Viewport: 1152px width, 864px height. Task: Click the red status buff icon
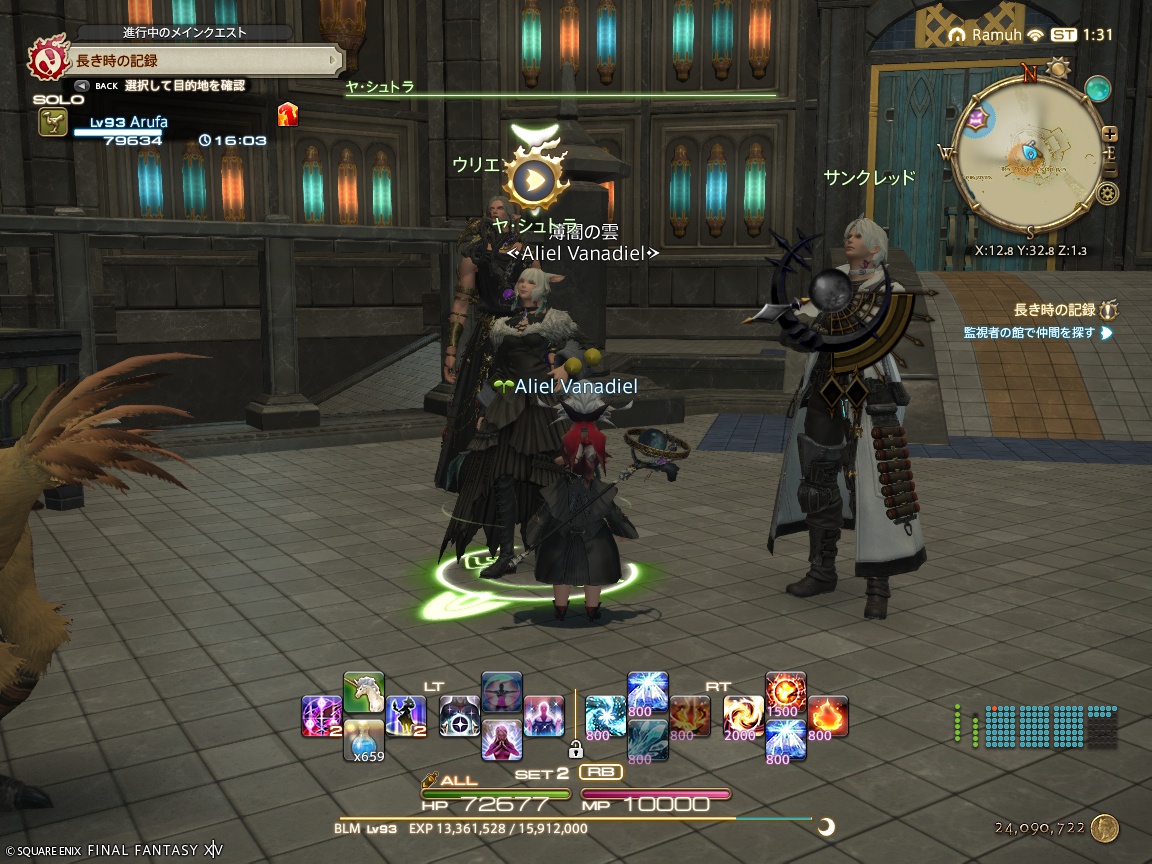pyautogui.click(x=288, y=114)
